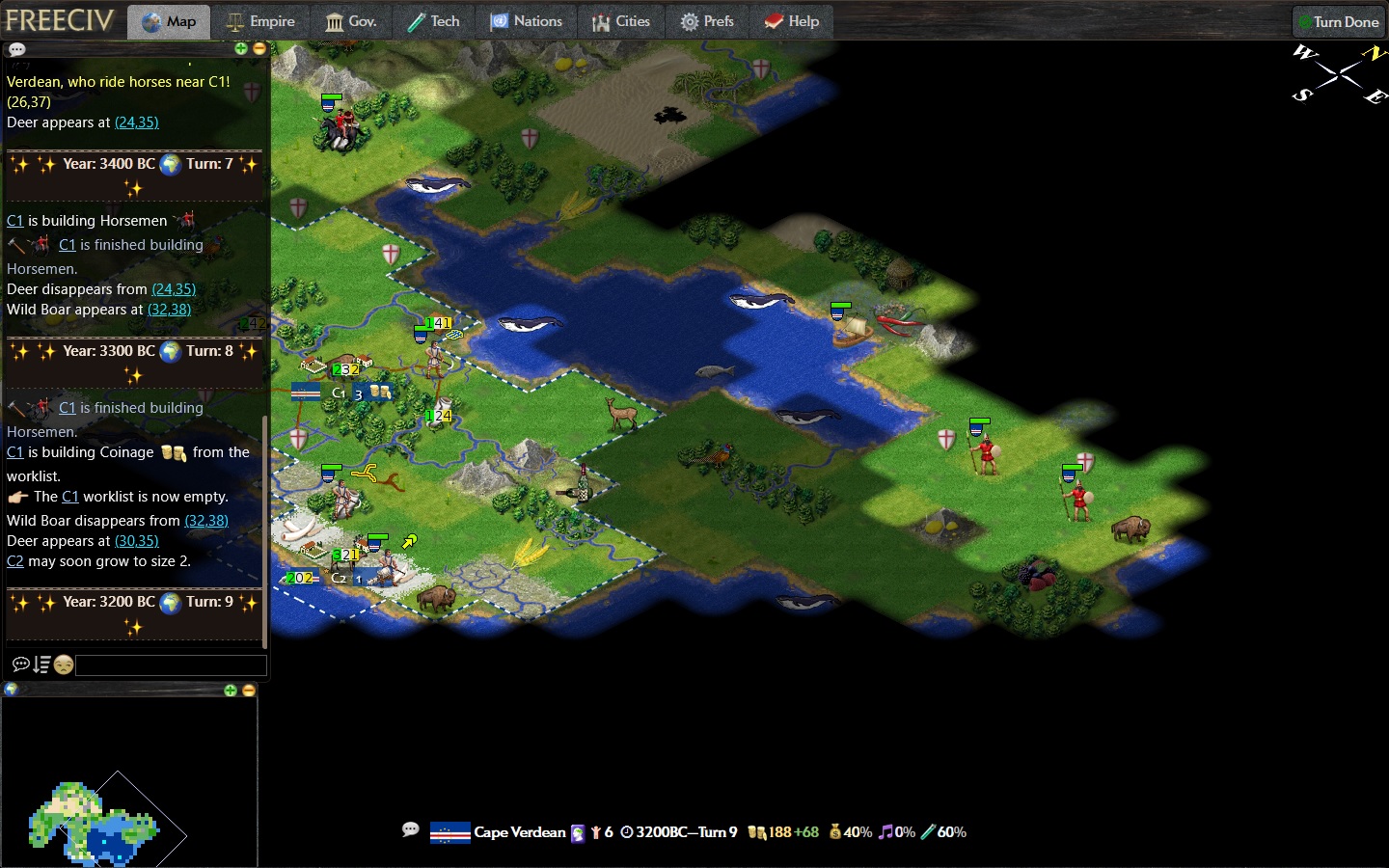The height and width of the screenshot is (868, 1389).
Task: Expand the chat panel with green plus
Action: click(x=241, y=48)
